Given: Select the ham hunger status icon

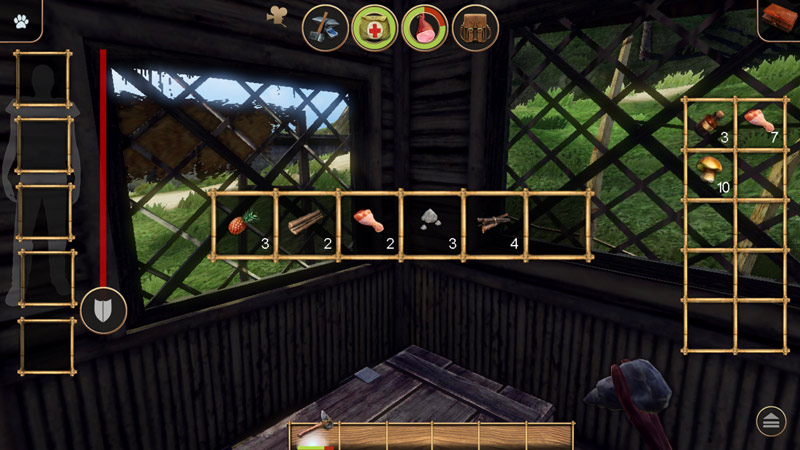Looking at the screenshot, I should [424, 27].
